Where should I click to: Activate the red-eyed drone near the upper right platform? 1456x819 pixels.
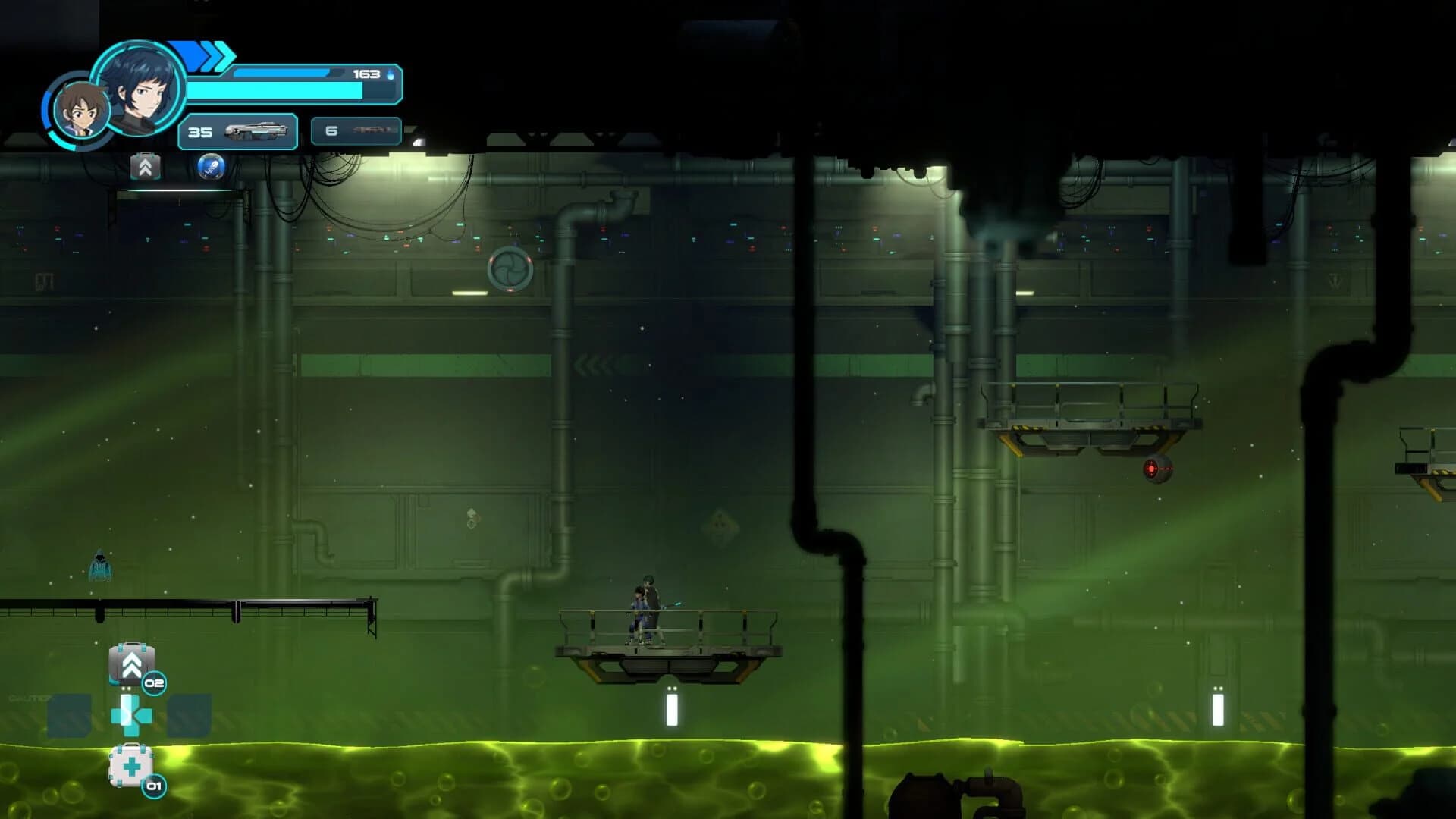[1158, 468]
